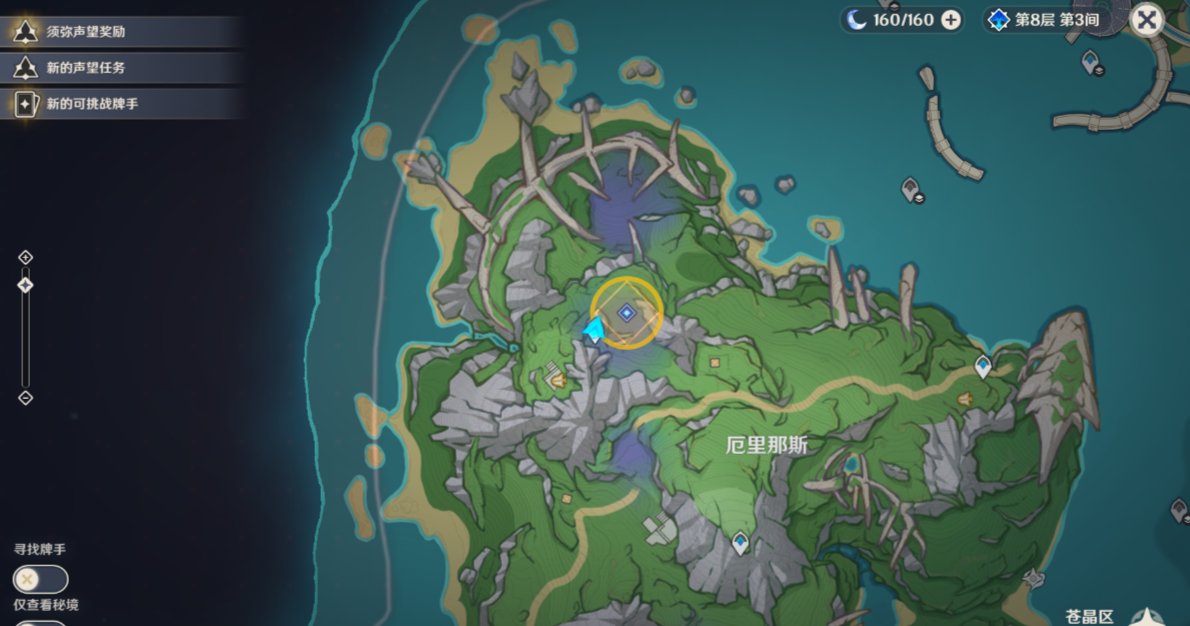Zoom in the map with the plus button
The width and height of the screenshot is (1190, 626).
pyautogui.click(x=26, y=258)
